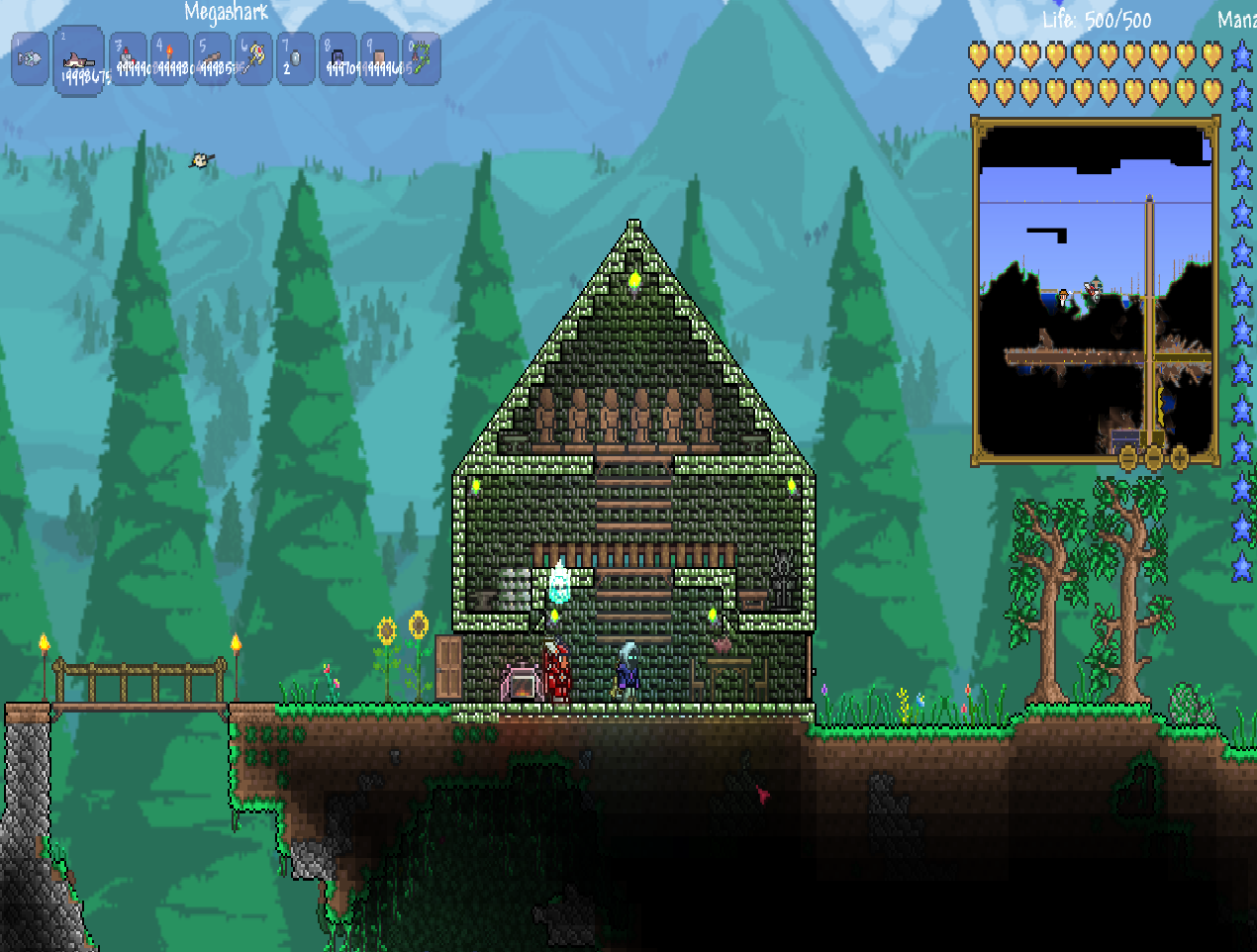Select the green vine hook hotbar slot
The image size is (1257, 952).
(421, 59)
